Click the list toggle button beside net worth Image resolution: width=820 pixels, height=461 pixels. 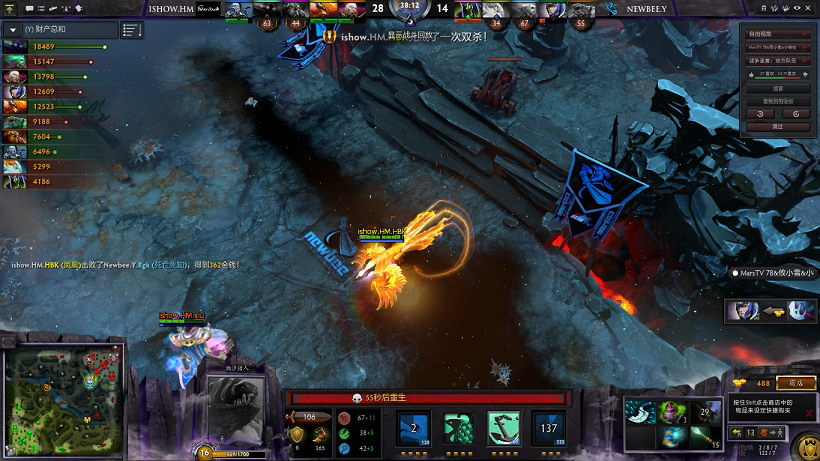[132, 30]
